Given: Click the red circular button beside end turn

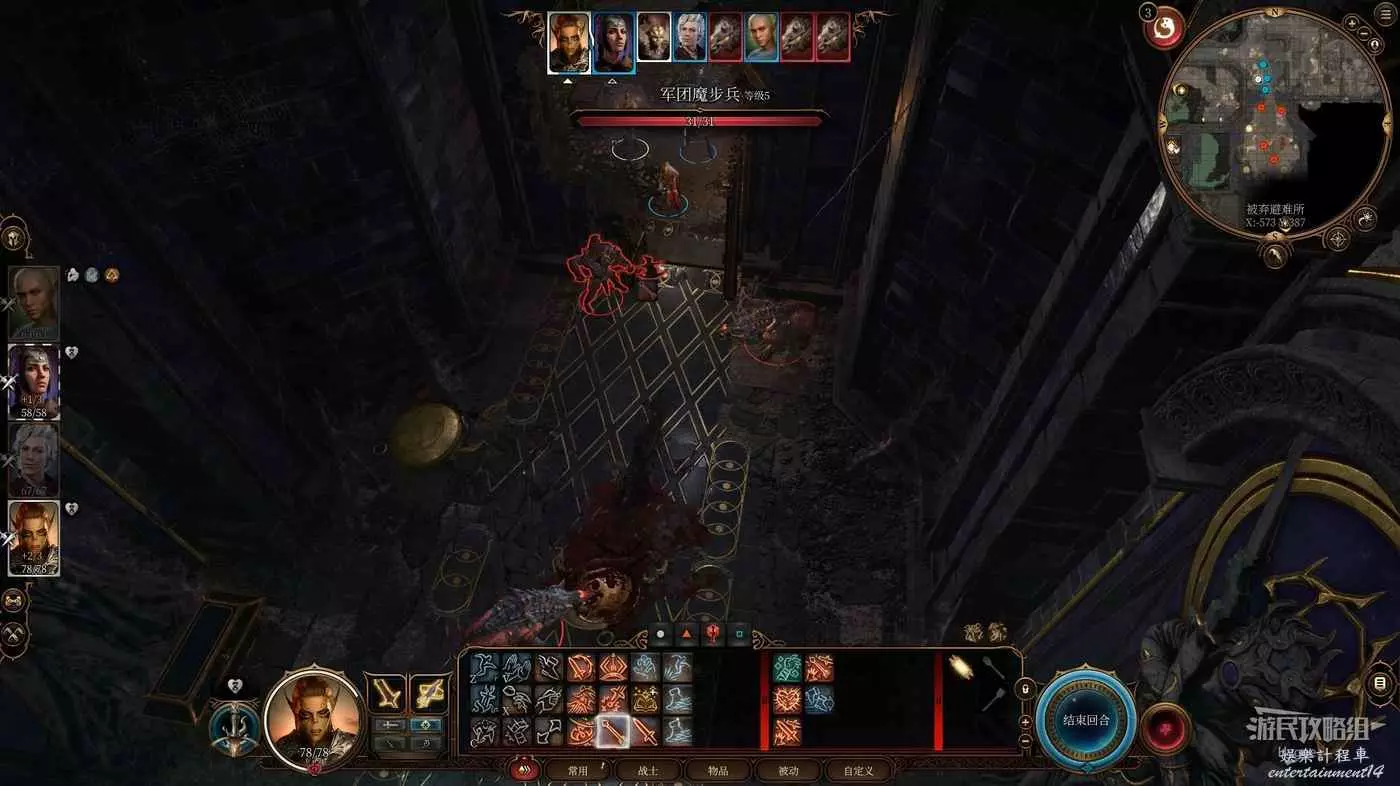Looking at the screenshot, I should coord(1165,727).
